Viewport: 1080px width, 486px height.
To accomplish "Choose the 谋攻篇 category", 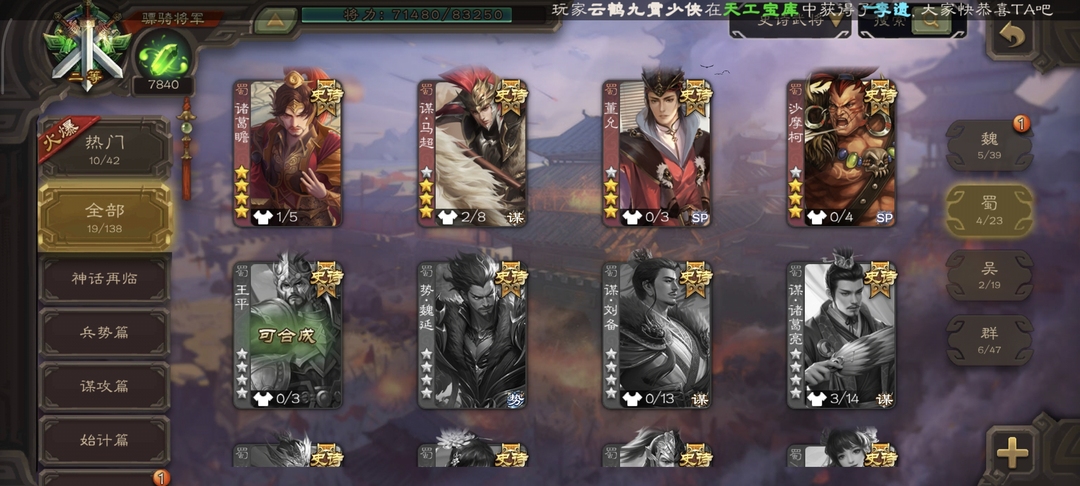I will 105,387.
